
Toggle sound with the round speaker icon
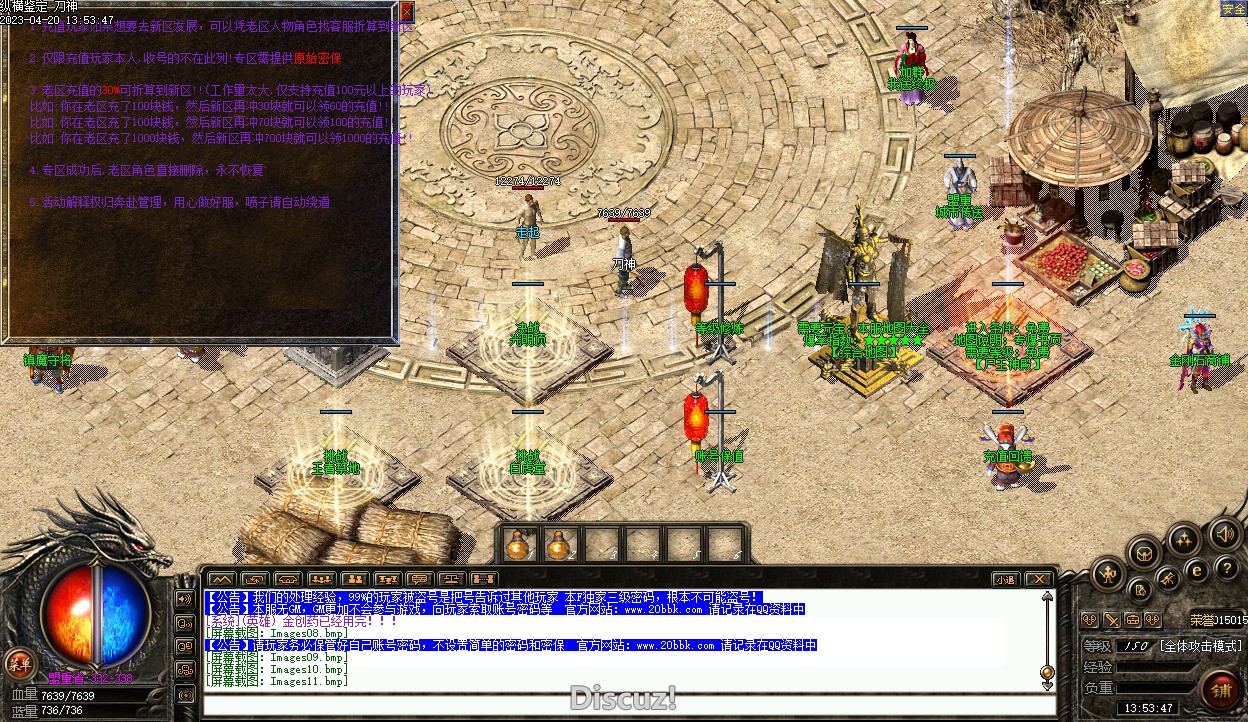(1224, 534)
